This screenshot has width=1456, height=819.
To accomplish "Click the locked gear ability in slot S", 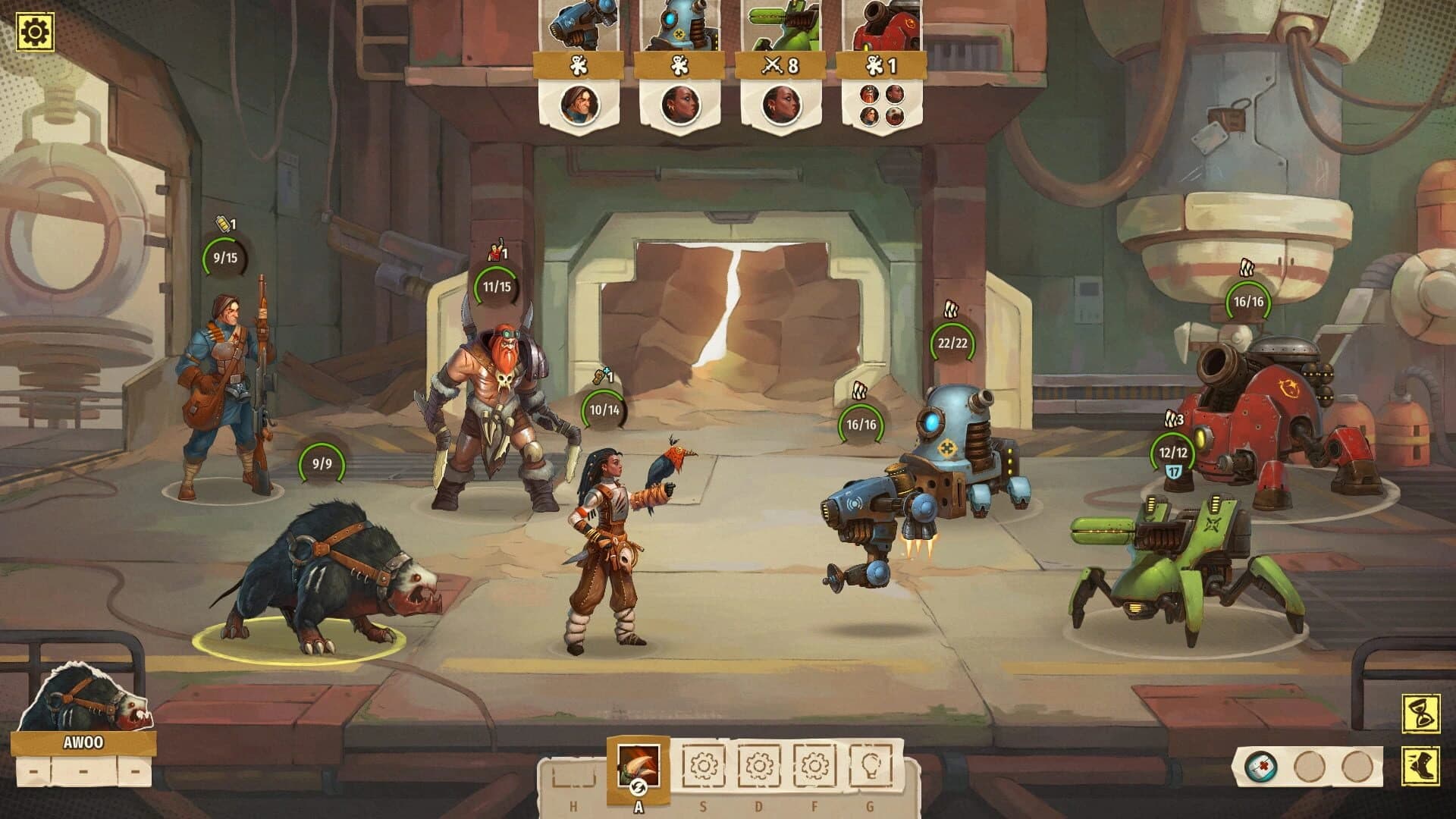I will 704,767.
